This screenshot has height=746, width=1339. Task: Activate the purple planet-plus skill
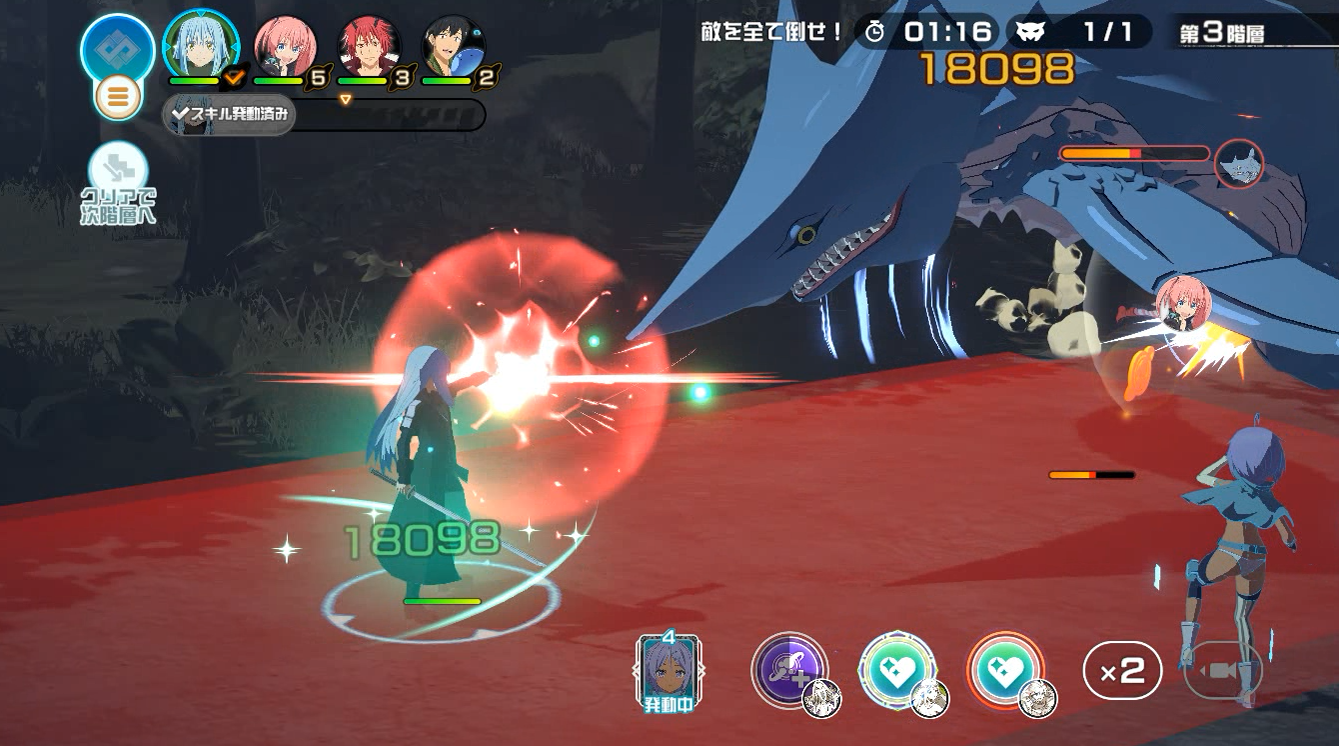790,669
